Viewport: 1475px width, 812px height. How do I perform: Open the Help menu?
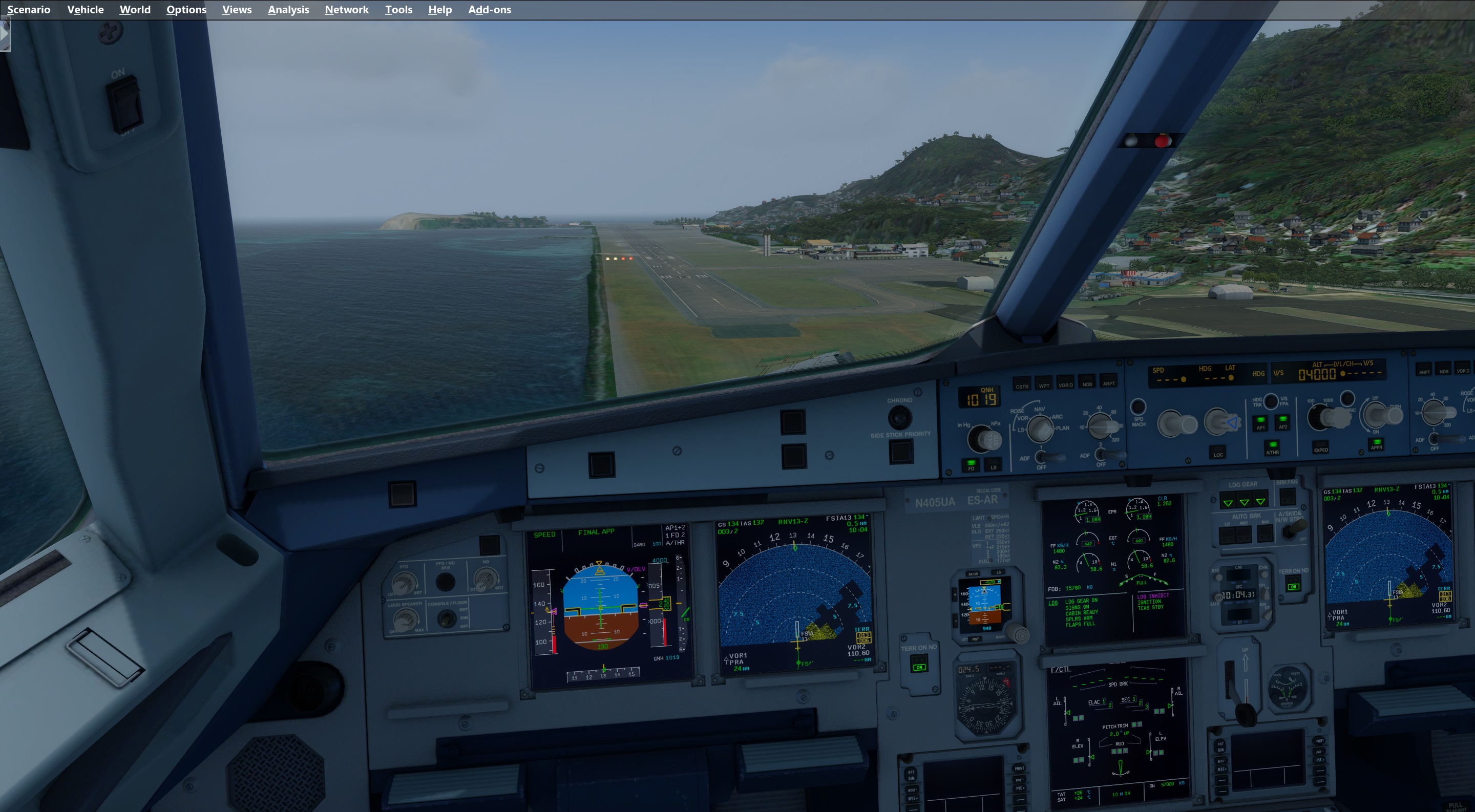[x=440, y=10]
